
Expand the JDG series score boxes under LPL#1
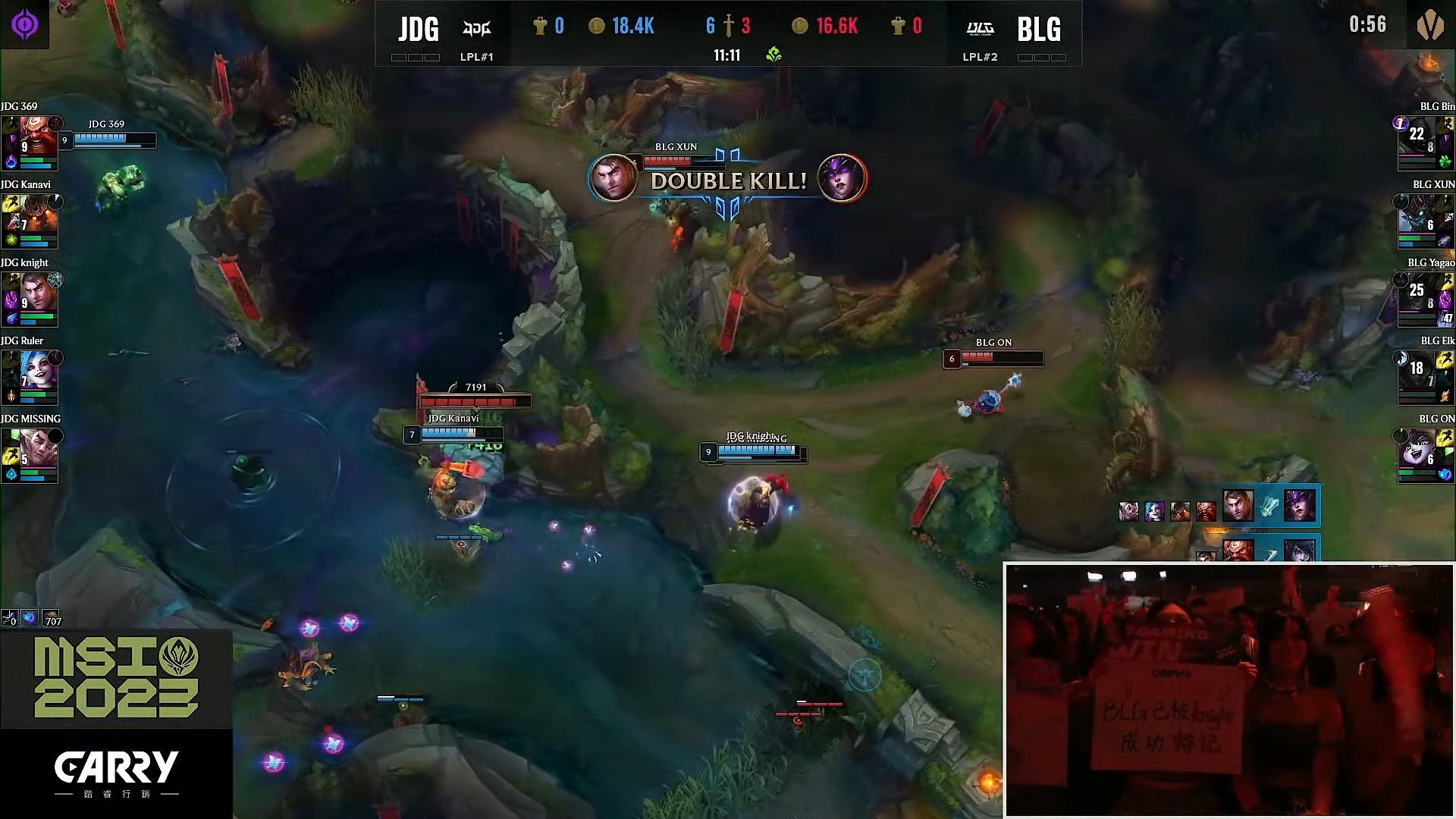pyautogui.click(x=414, y=56)
